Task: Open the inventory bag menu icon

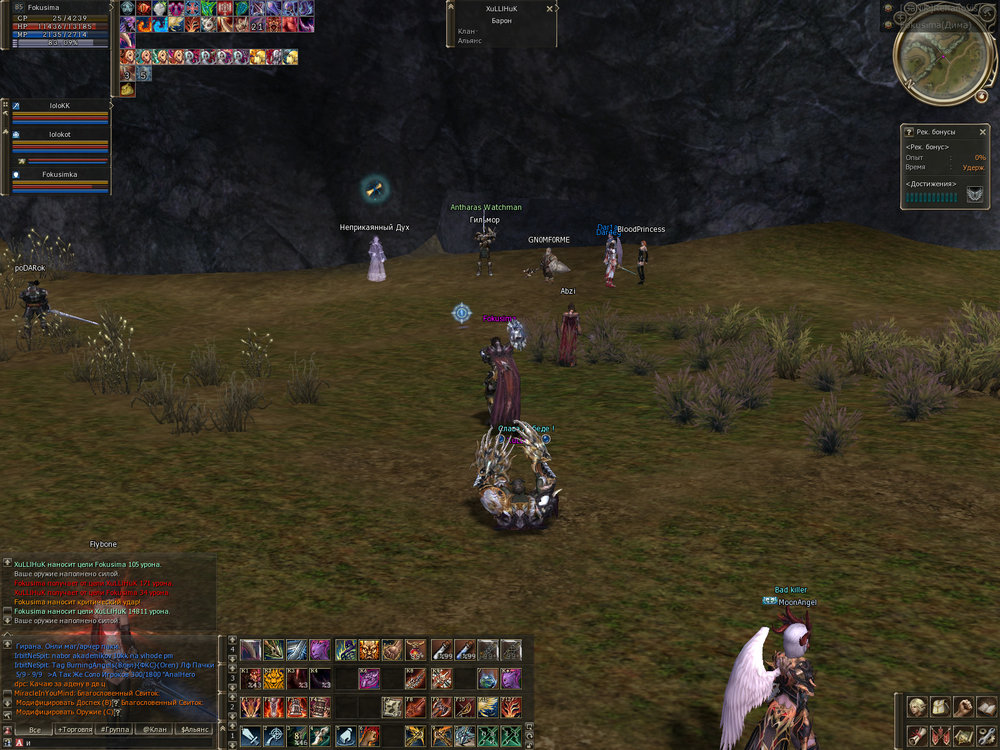Action: pos(939,707)
